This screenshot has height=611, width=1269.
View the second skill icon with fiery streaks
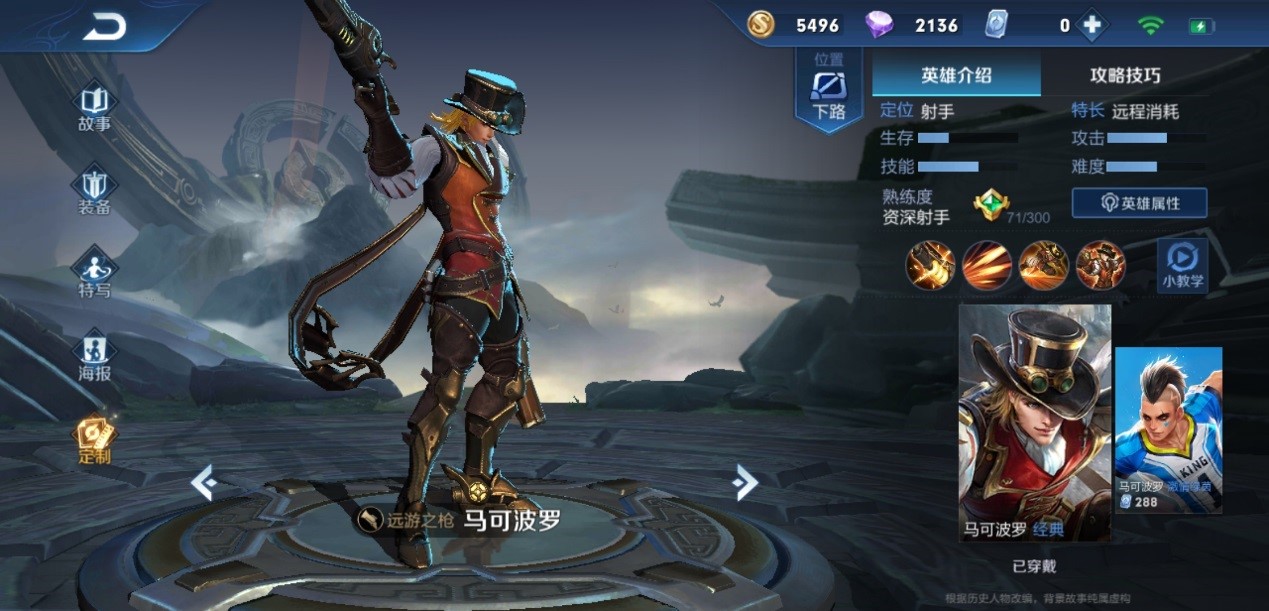pos(986,266)
